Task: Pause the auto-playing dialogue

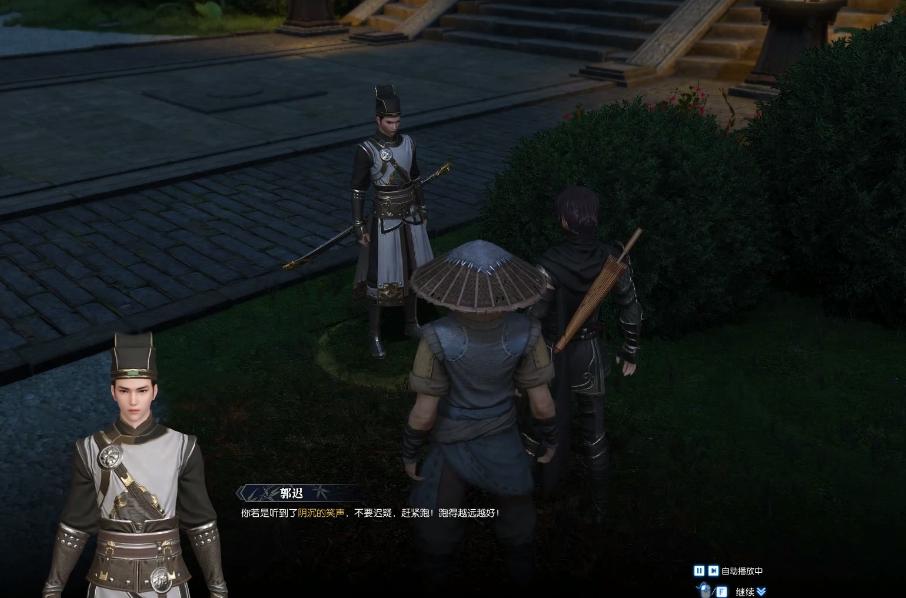Action: click(x=699, y=571)
